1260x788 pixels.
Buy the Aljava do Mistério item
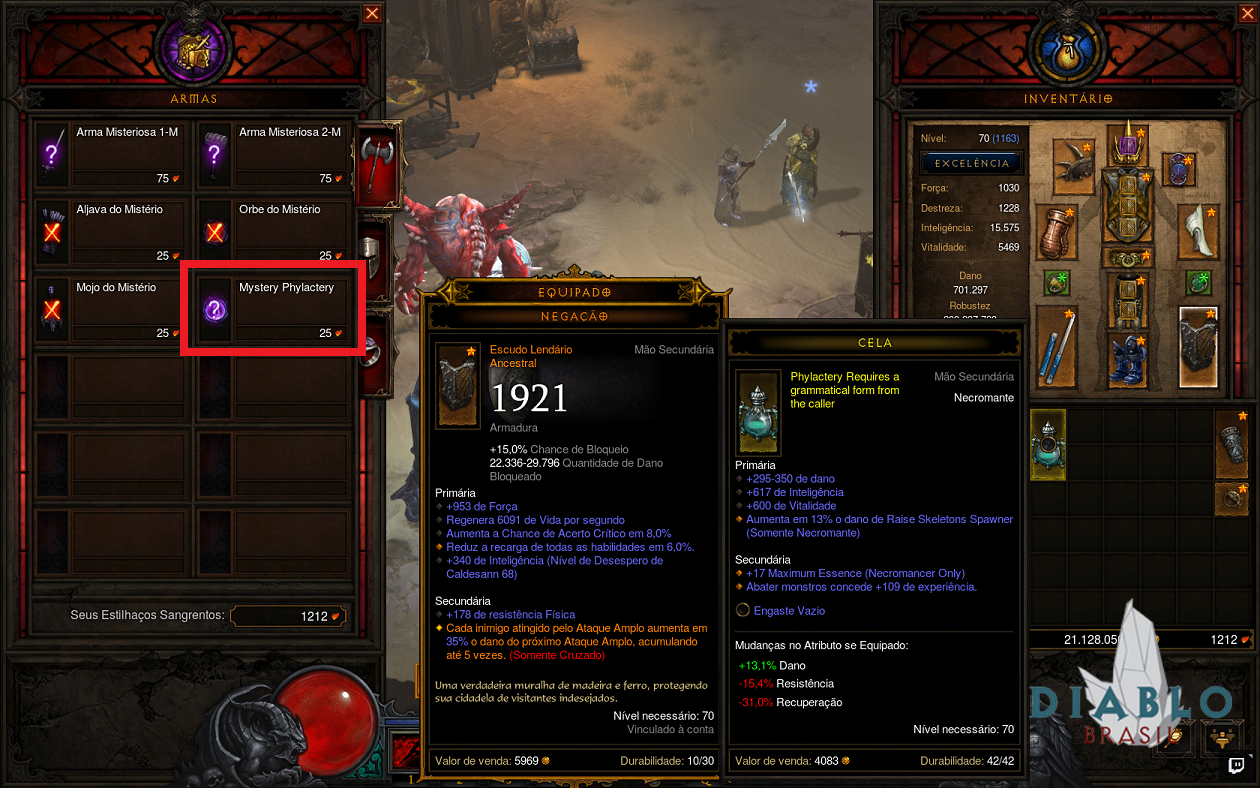(109, 231)
